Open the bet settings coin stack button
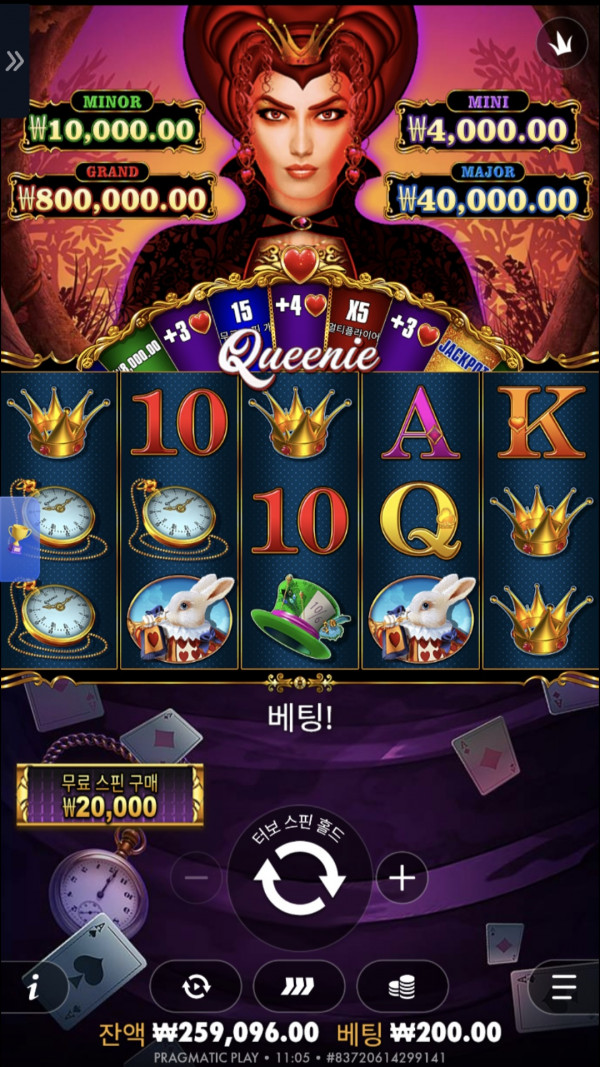 point(402,987)
